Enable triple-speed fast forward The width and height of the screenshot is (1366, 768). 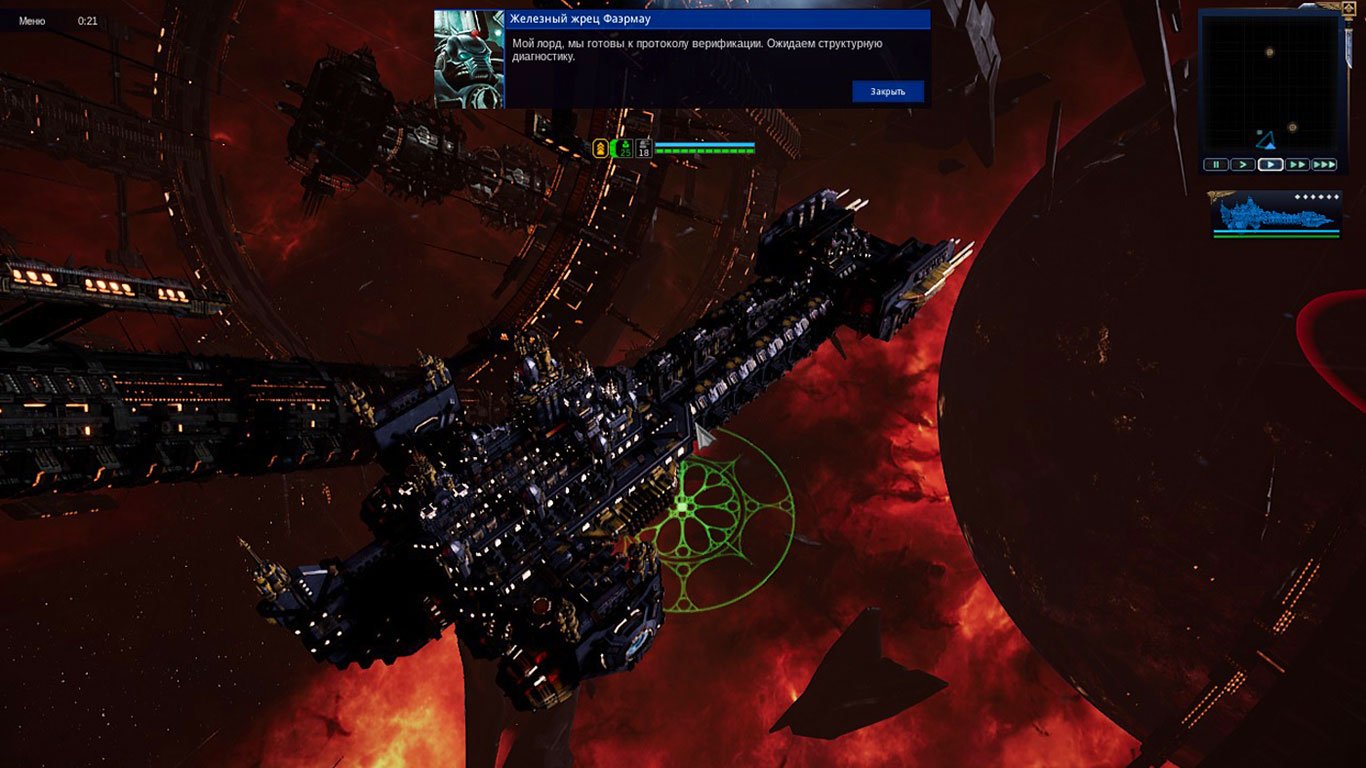[x=1324, y=164]
